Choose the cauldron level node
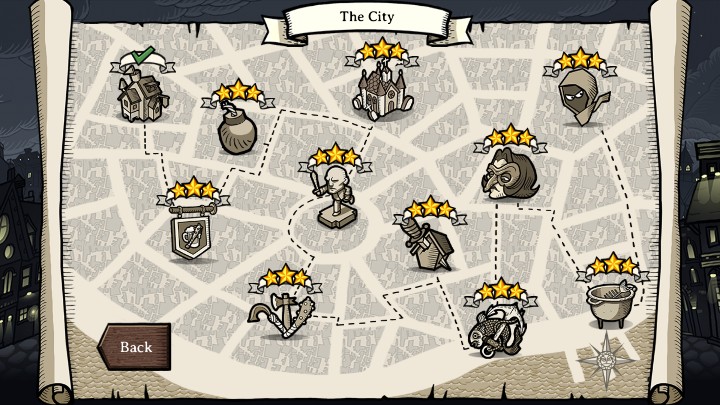Image resolution: width=720 pixels, height=405 pixels. click(x=611, y=301)
